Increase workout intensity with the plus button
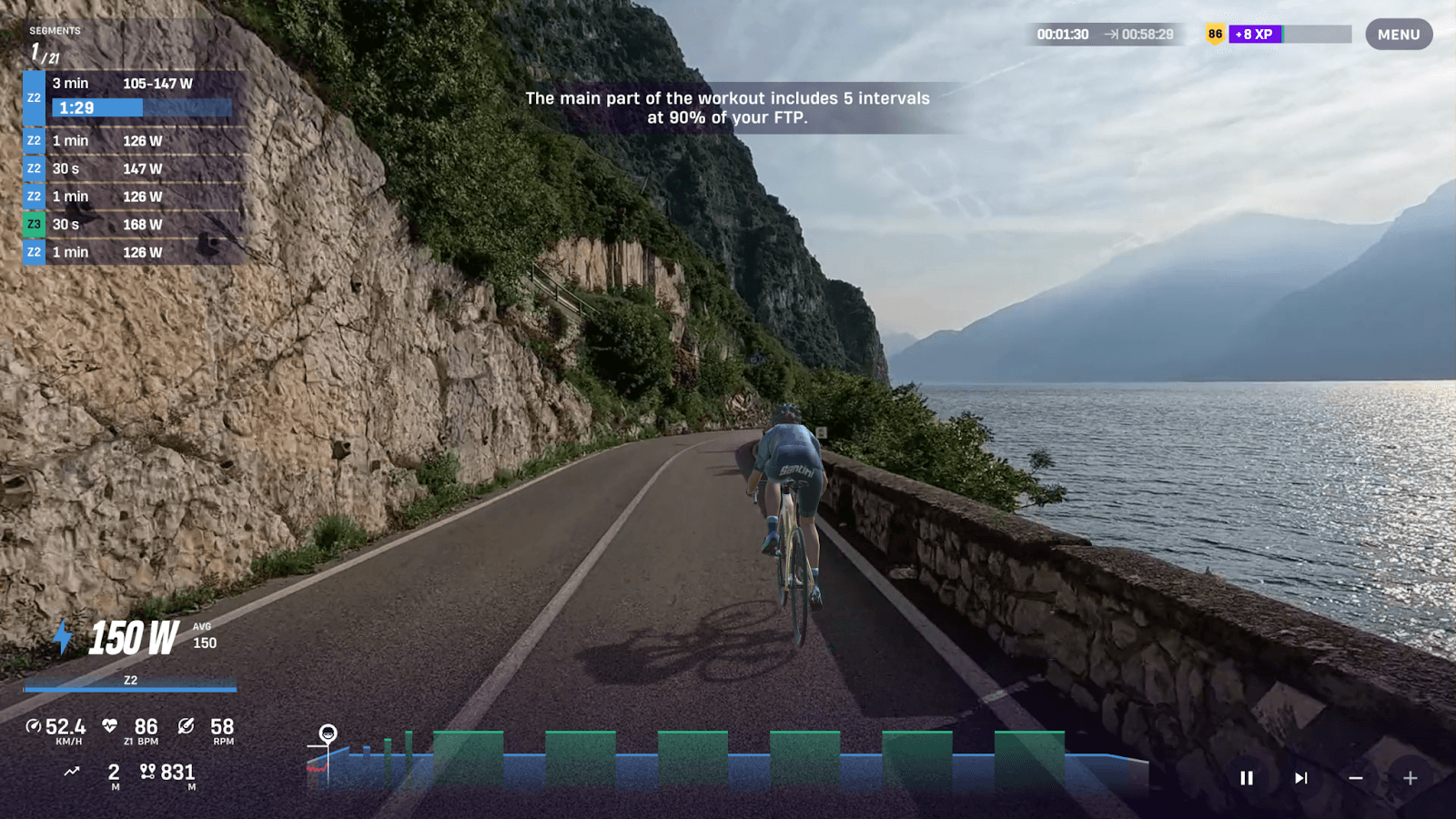Screen dimensions: 1456x819 [x=1410, y=778]
